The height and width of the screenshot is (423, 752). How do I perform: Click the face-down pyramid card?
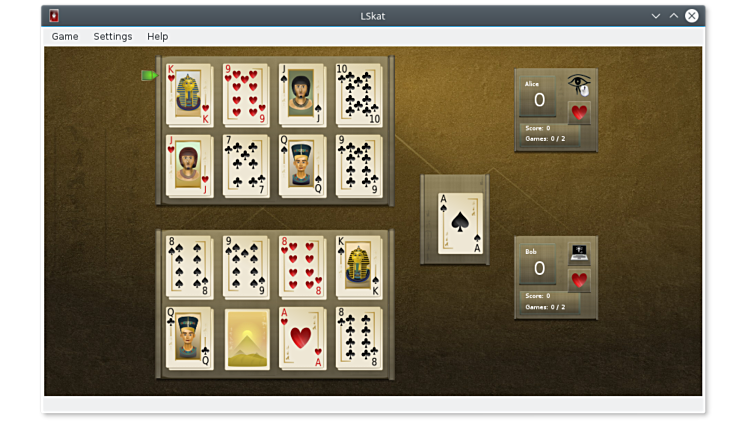[x=246, y=338]
